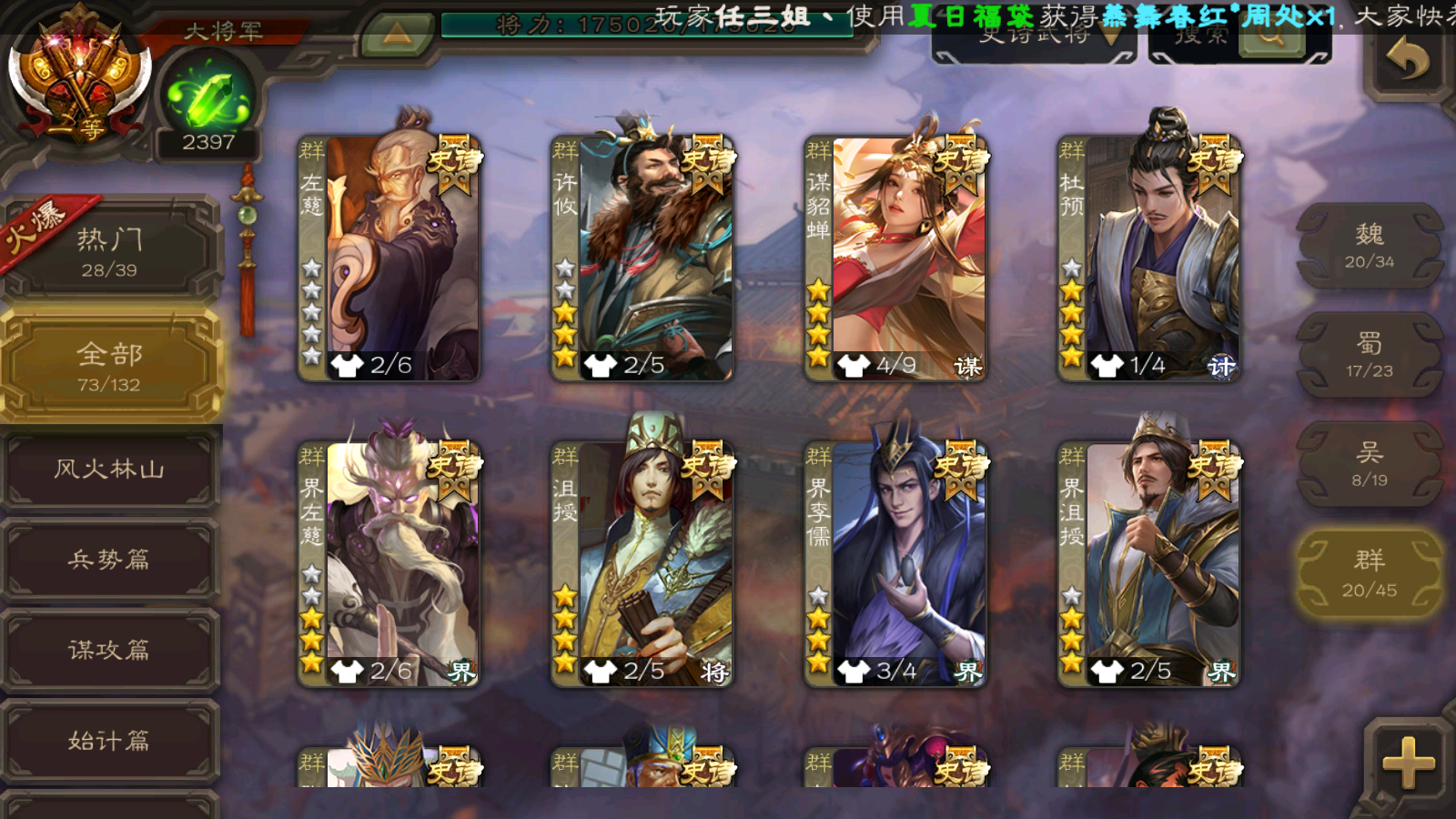The width and height of the screenshot is (1456, 819).
Task: Open the 界左慈 general card
Action: [389, 563]
